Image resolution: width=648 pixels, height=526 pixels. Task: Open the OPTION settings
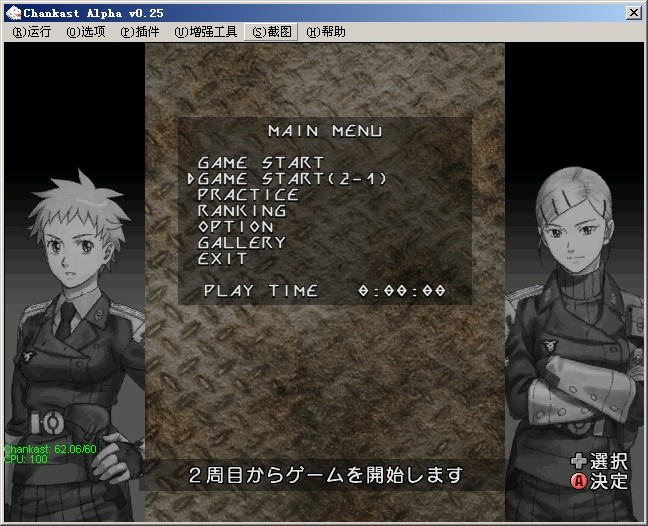coord(236,226)
